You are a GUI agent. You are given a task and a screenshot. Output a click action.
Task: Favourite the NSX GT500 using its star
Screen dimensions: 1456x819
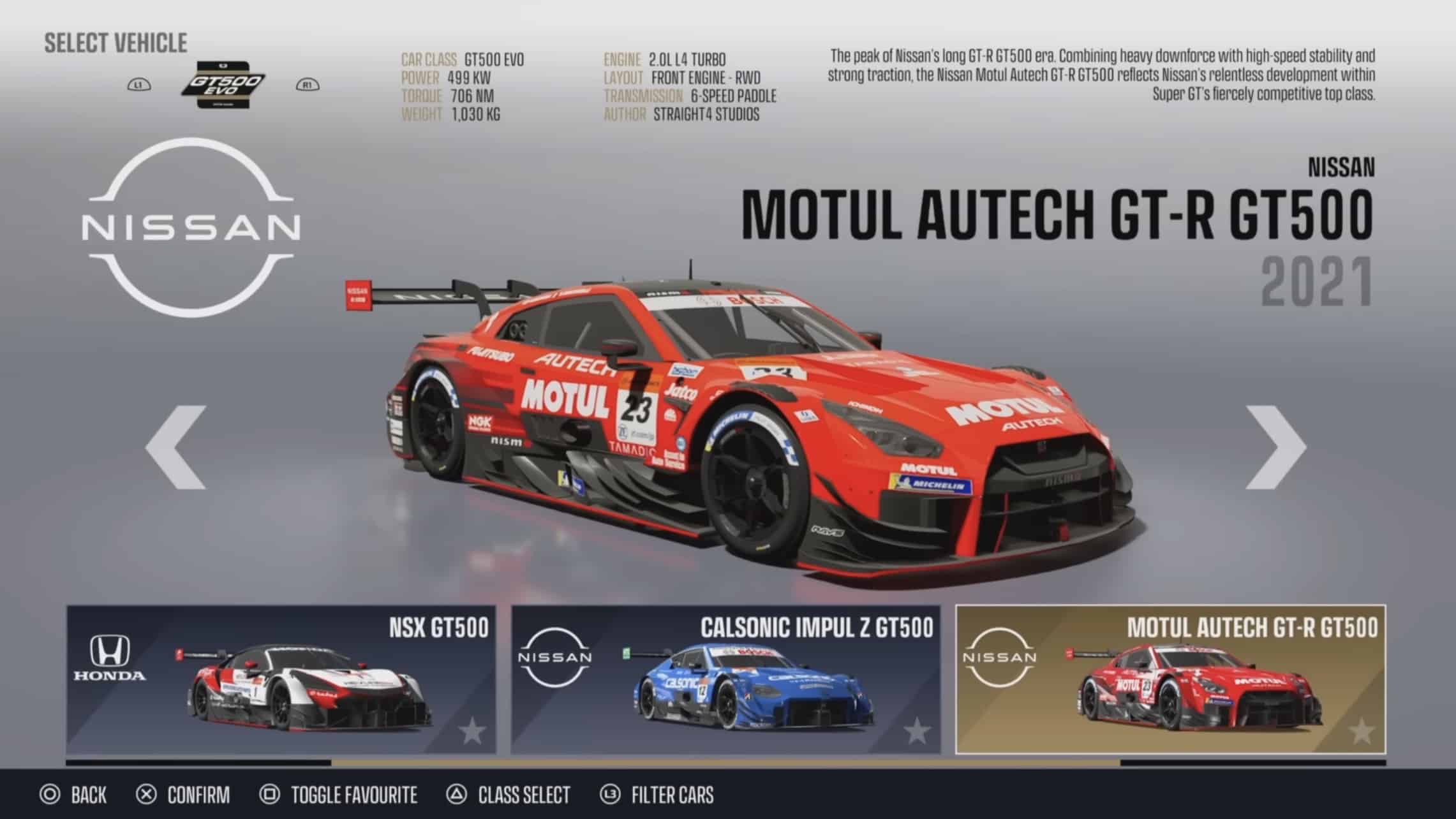pyautogui.click(x=472, y=731)
